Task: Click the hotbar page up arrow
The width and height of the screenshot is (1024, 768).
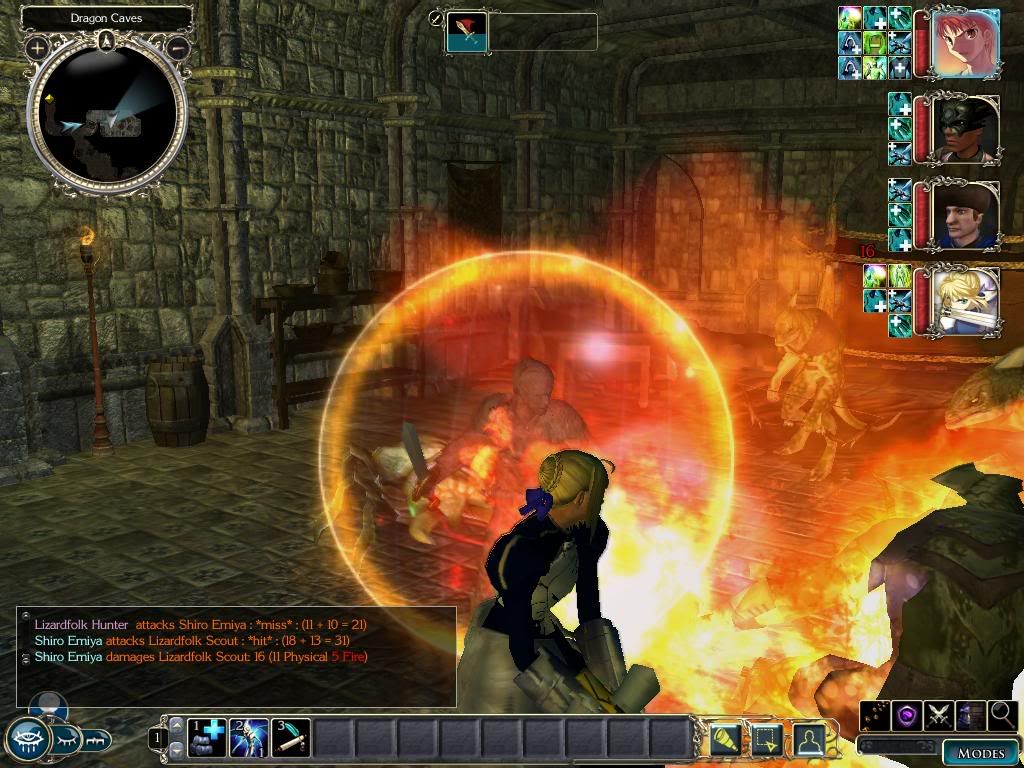Action: coord(177,726)
